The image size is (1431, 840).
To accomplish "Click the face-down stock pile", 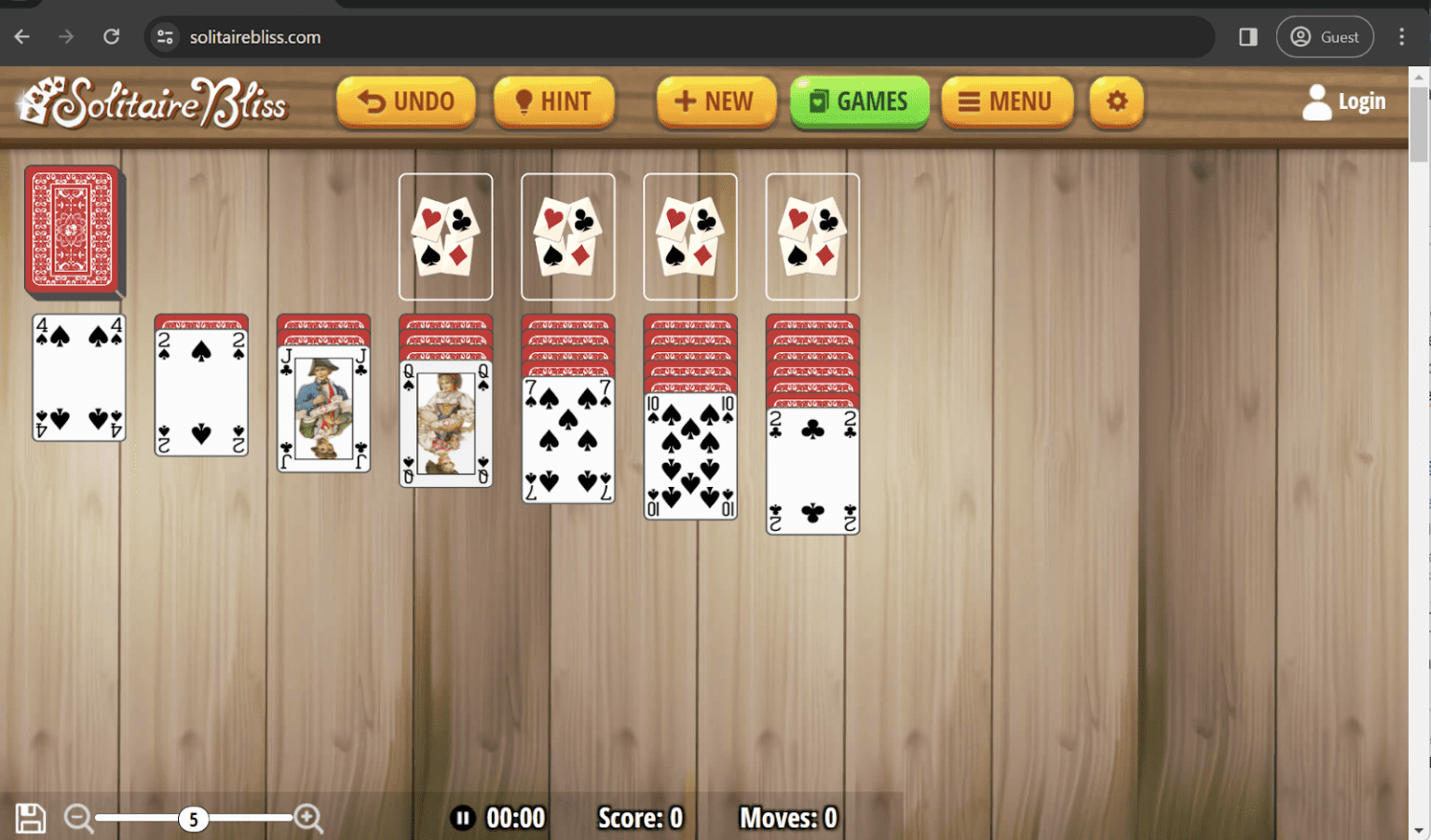I will point(73,231).
